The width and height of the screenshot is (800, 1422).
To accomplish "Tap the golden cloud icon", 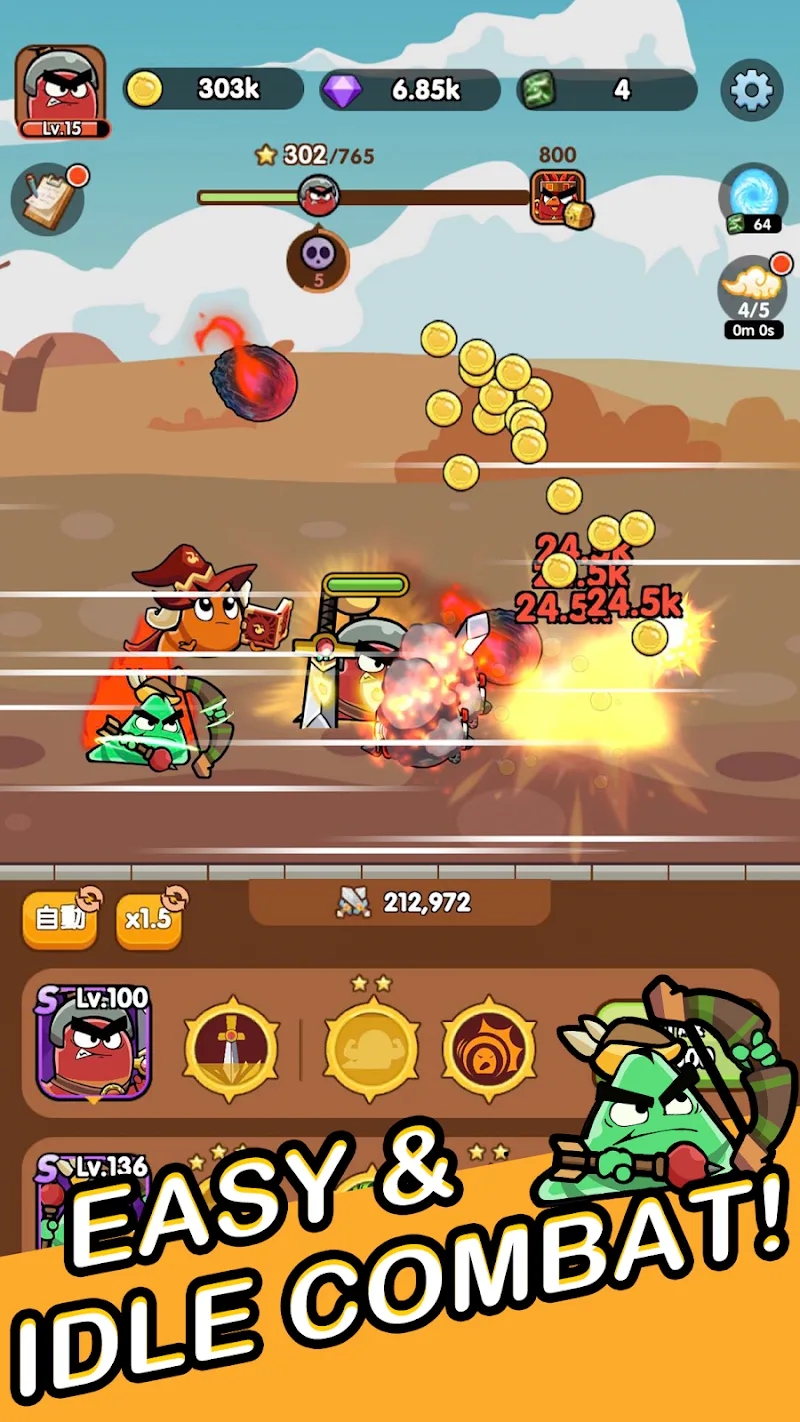I will point(752,288).
